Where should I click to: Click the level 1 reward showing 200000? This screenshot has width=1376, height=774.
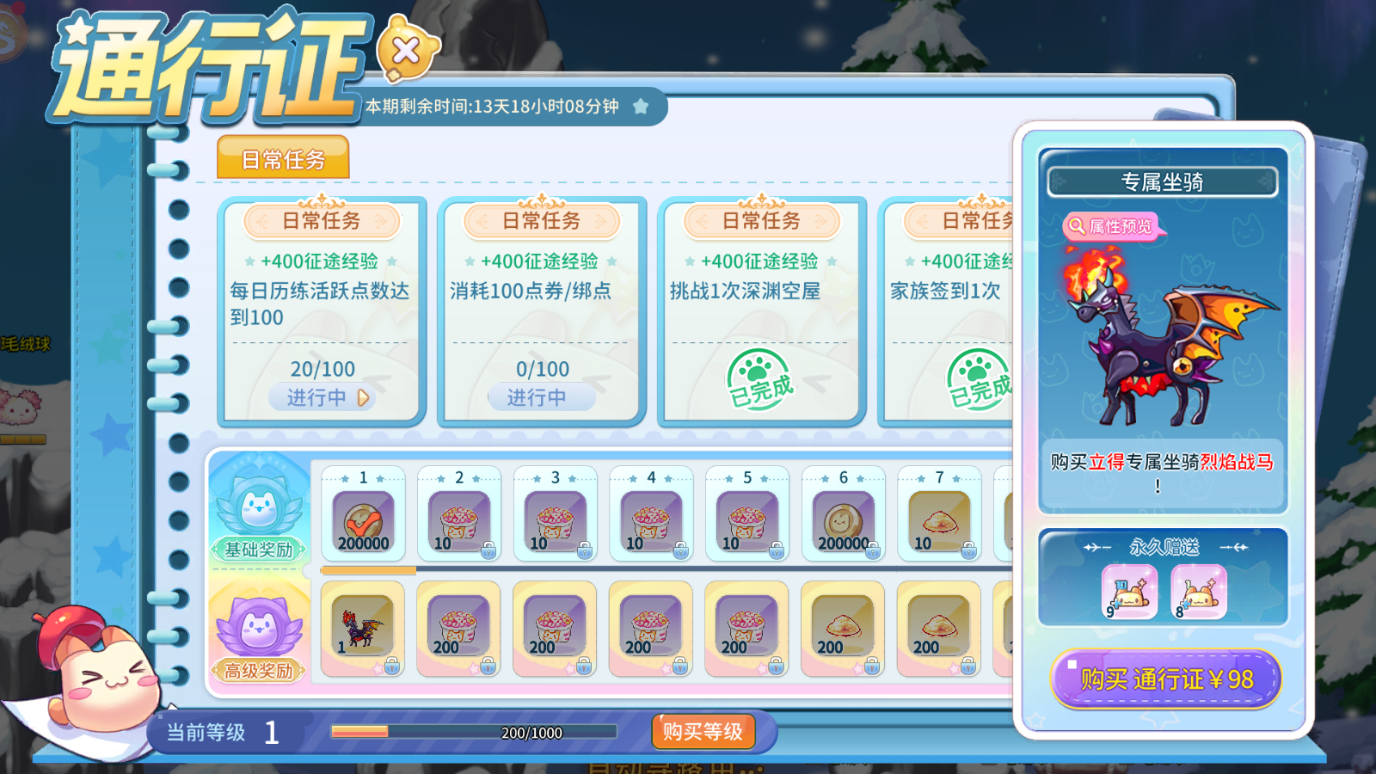364,514
